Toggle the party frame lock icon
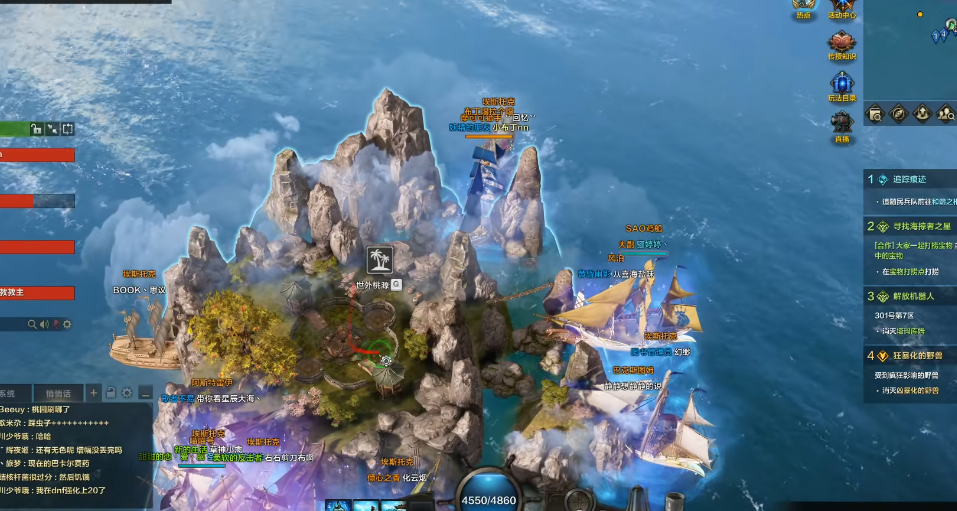Image resolution: width=957 pixels, height=511 pixels. click(x=36, y=129)
